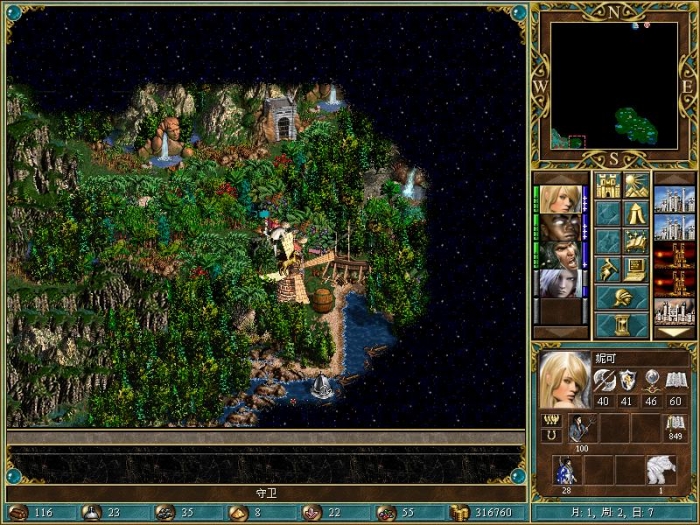Open the sparkling spellbook button
The width and height of the screenshot is (700, 525).
(636, 241)
